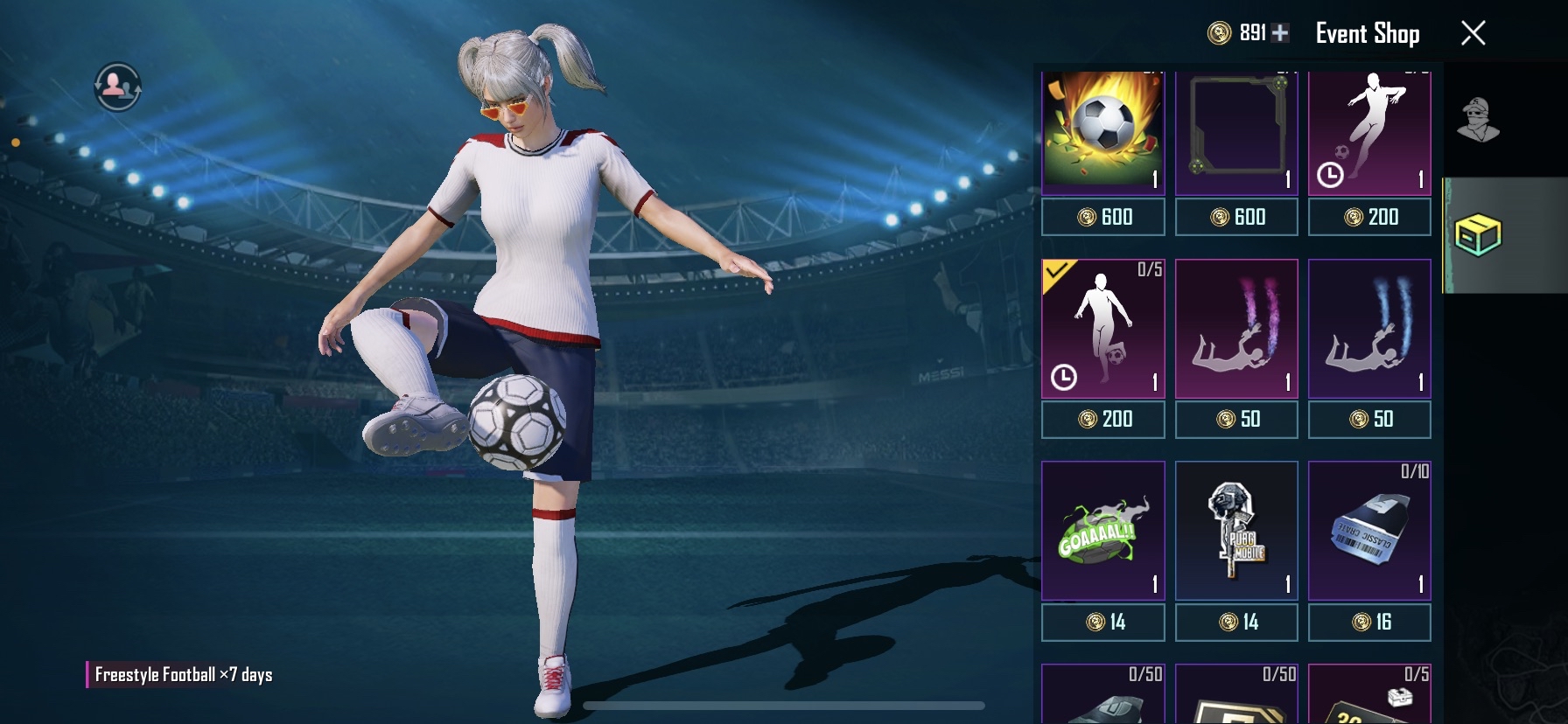The height and width of the screenshot is (724, 1568).
Task: Pick the selected checkmarked football emote
Action: point(1102,330)
